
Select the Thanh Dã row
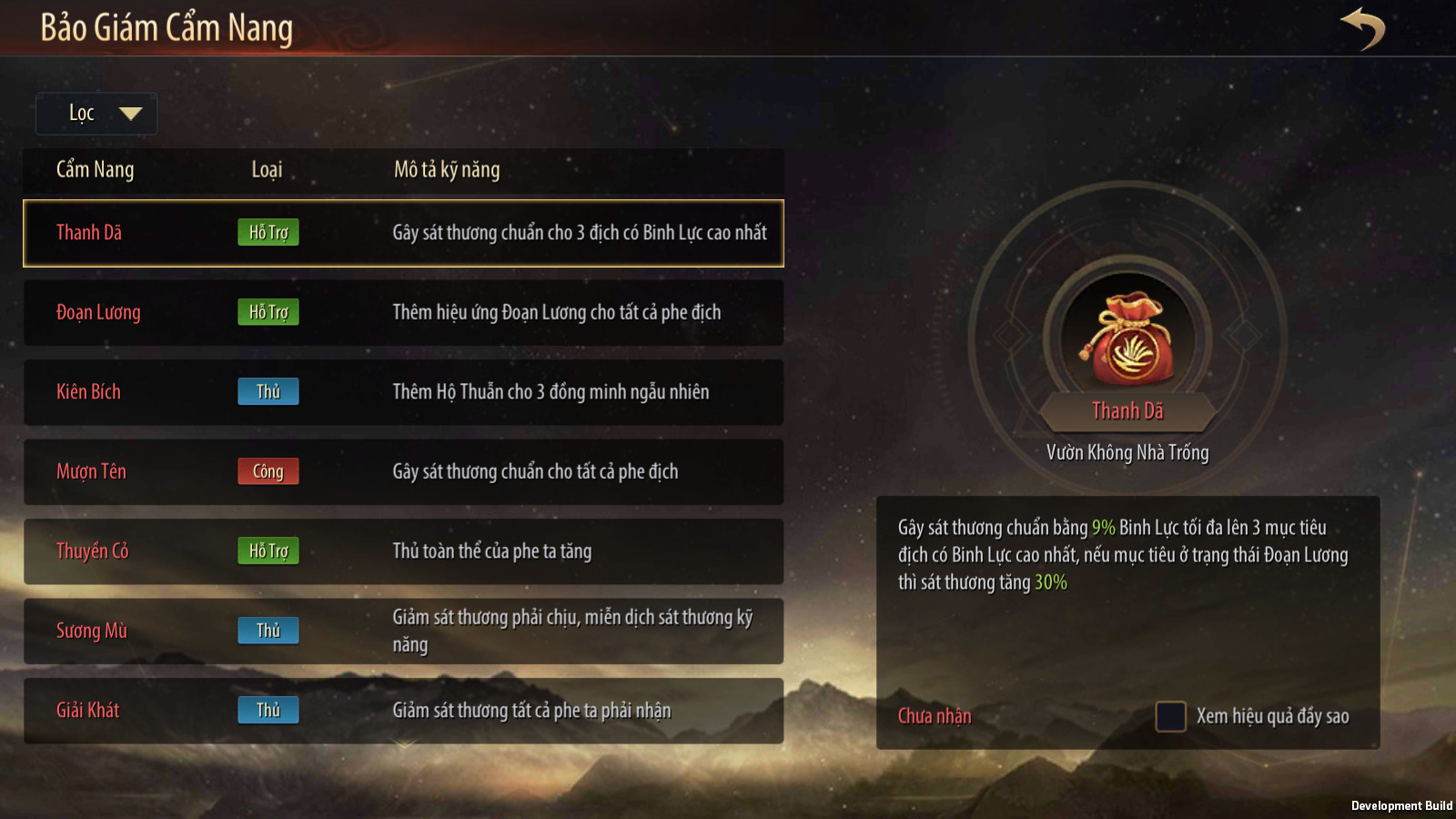(403, 233)
